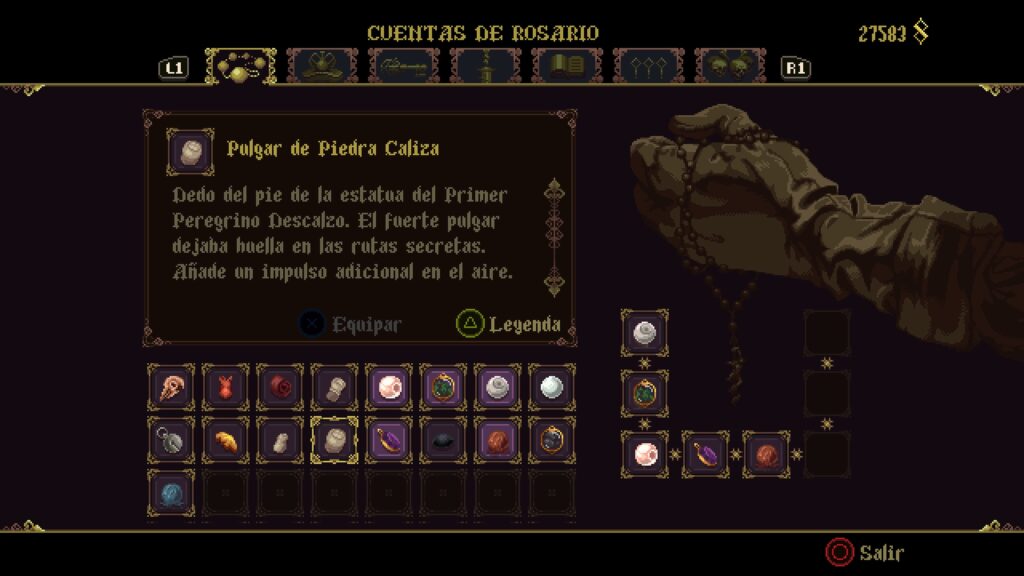
Task: Select the equipped orange knot on the rosary
Action: 766,454
